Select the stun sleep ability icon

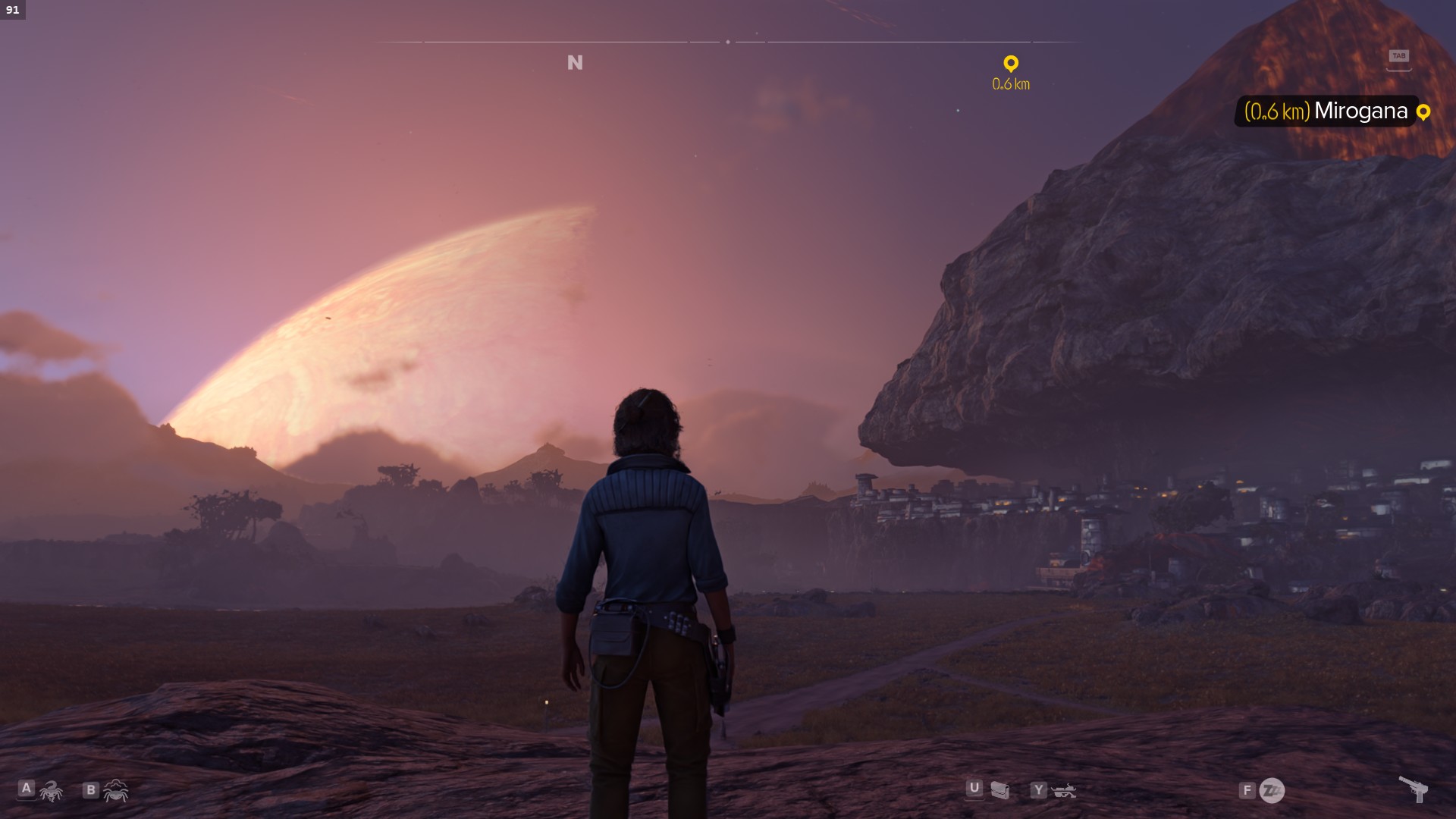pos(1272,791)
